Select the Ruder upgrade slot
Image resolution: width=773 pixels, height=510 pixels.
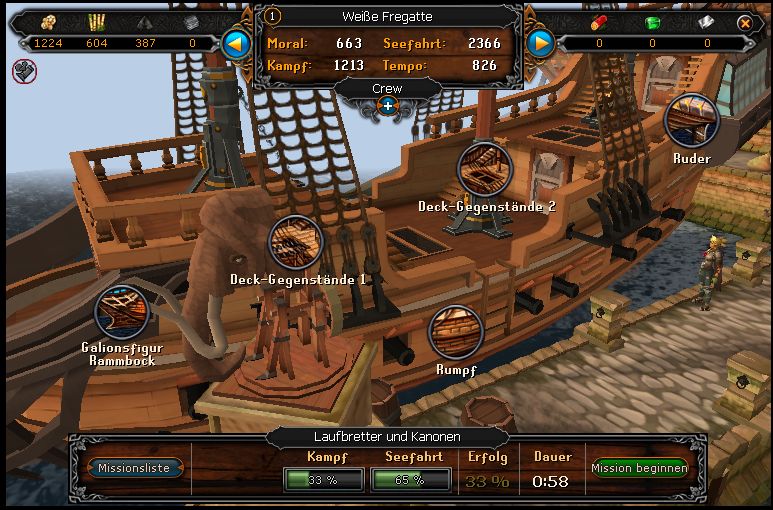[x=691, y=121]
